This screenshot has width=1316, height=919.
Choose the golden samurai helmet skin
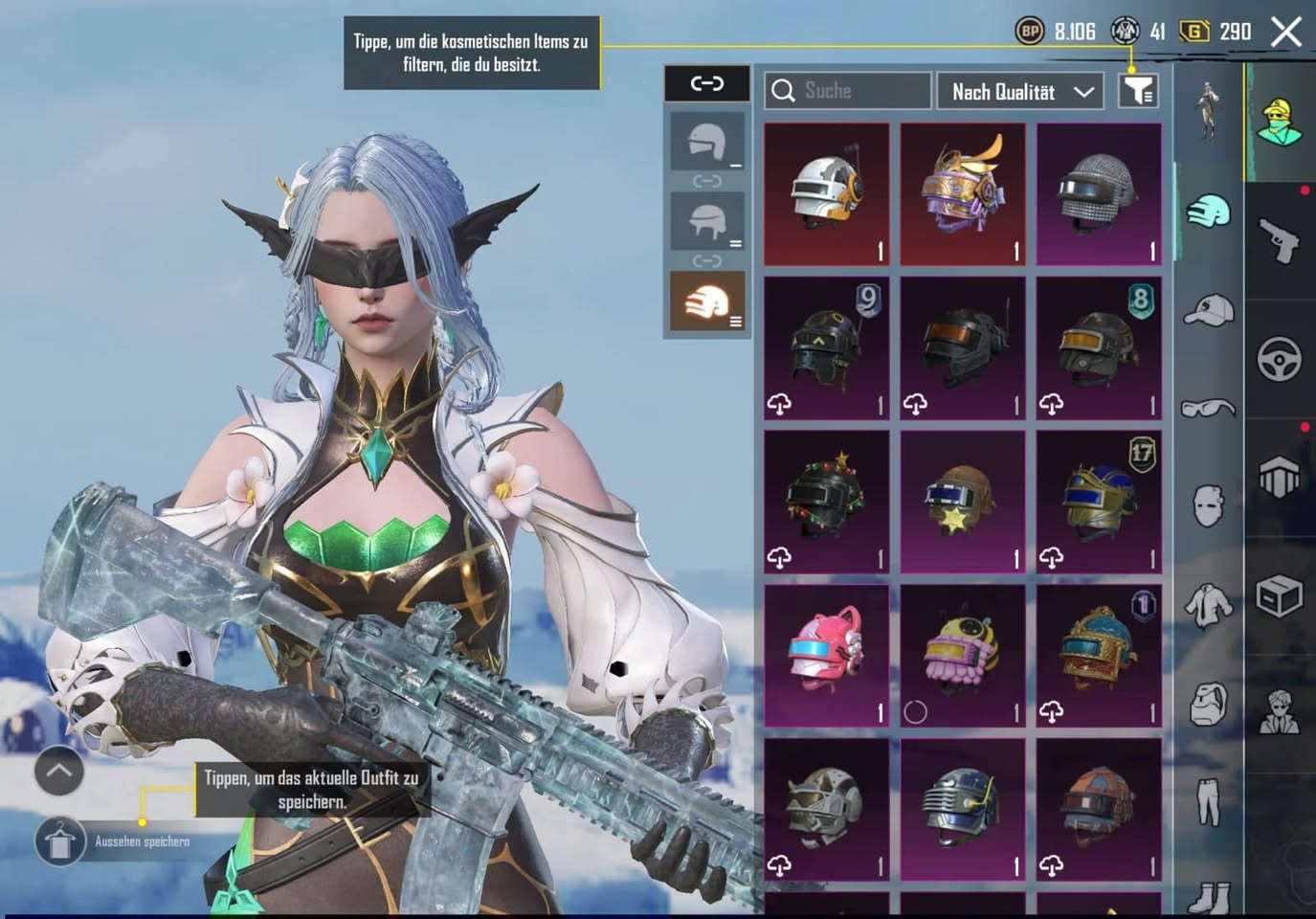[x=963, y=193]
